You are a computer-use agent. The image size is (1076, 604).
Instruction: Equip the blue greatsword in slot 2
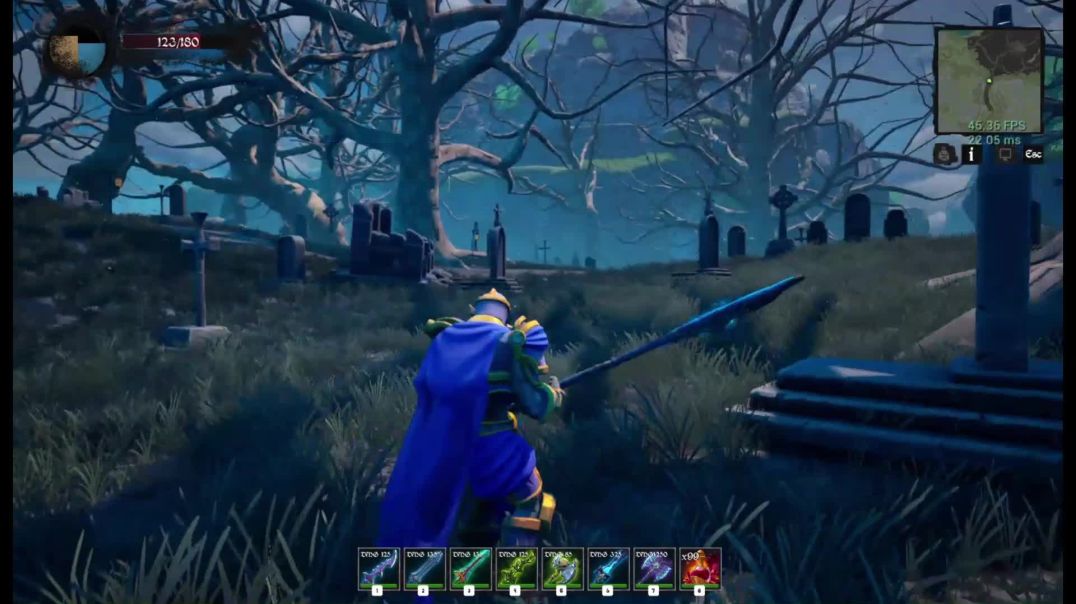point(424,568)
